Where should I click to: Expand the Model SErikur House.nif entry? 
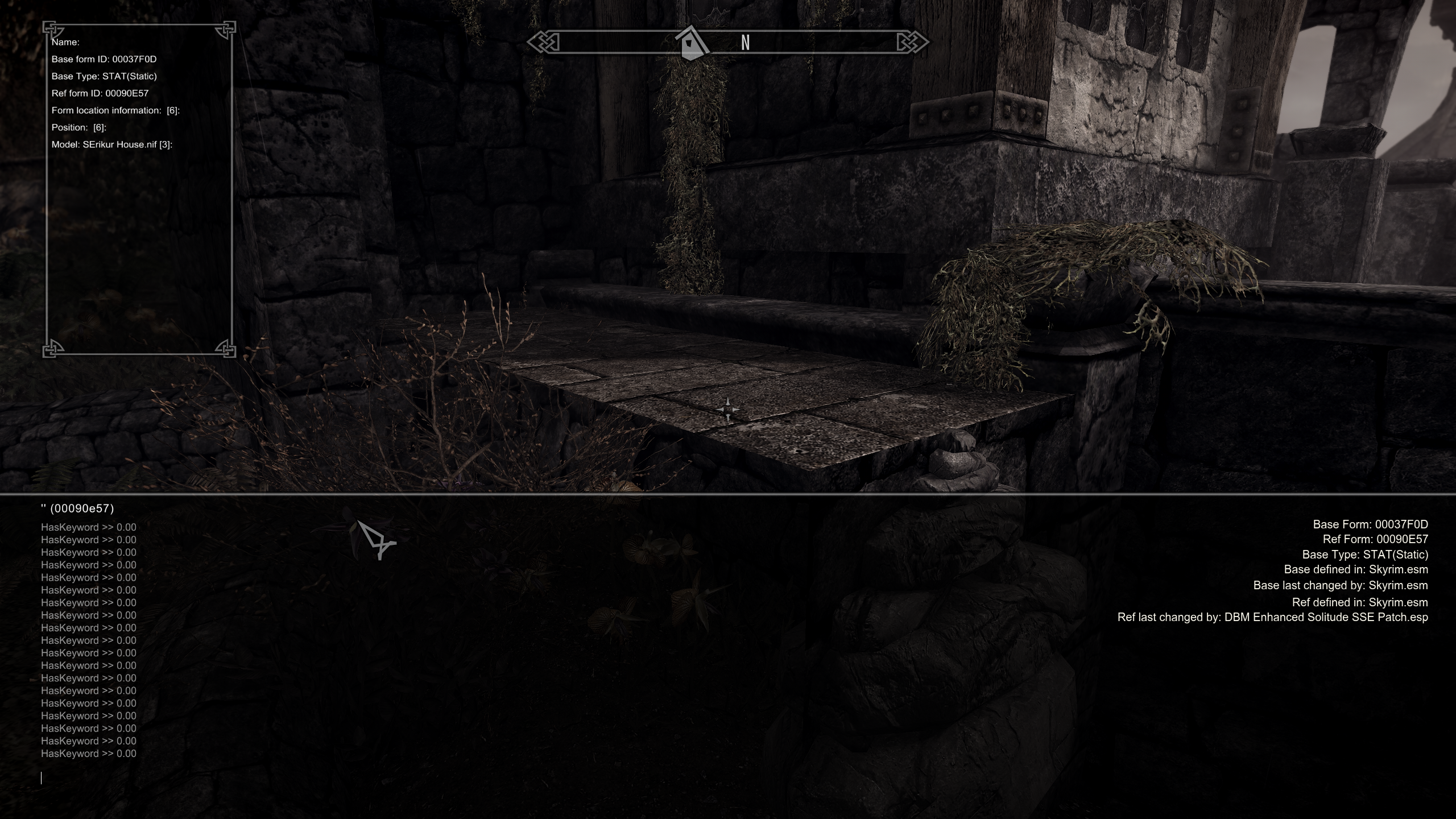pos(111,144)
